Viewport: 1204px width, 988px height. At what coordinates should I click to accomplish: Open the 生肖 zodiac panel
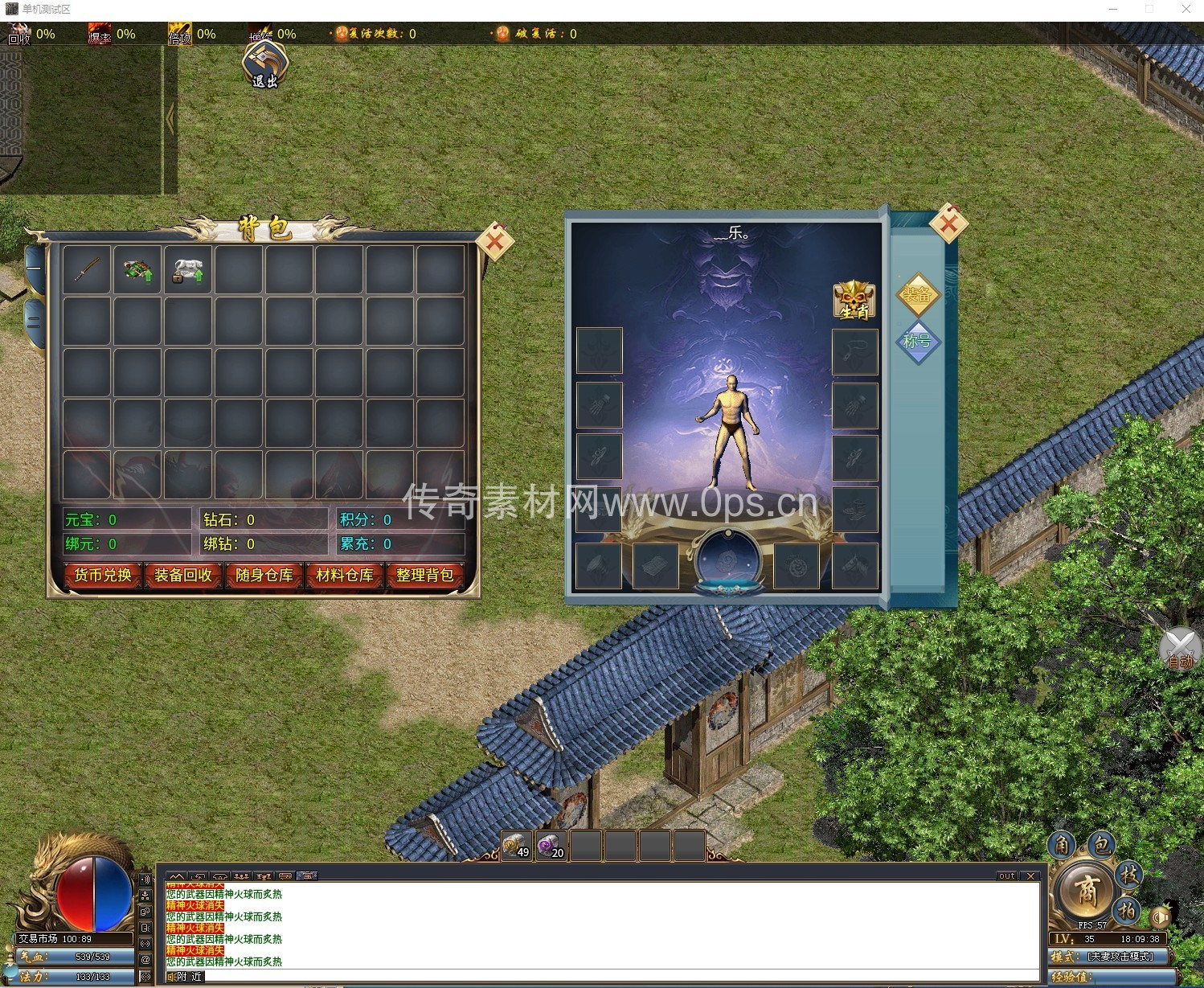click(x=854, y=301)
